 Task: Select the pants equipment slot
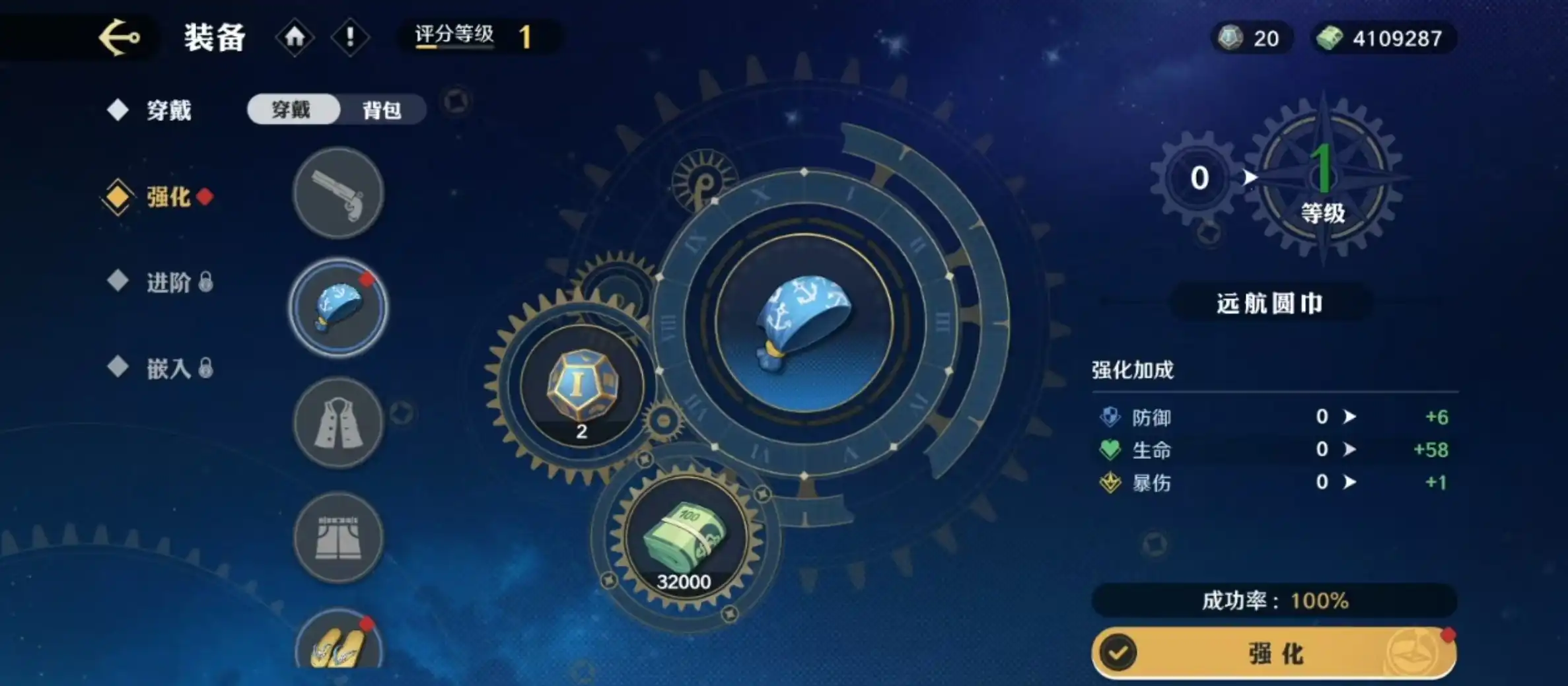(338, 538)
